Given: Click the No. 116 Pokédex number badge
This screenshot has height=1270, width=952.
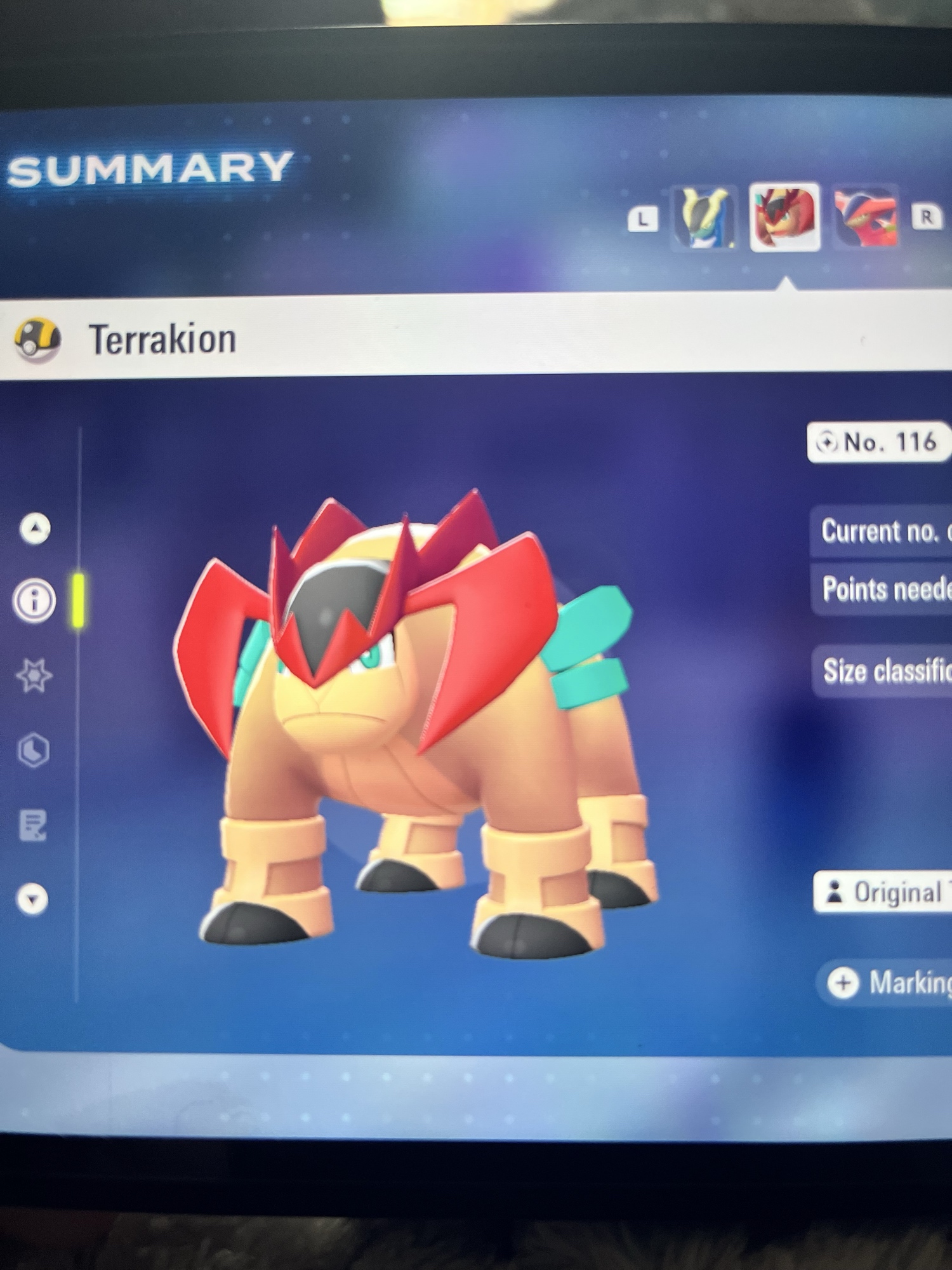Looking at the screenshot, I should pyautogui.click(x=878, y=442).
